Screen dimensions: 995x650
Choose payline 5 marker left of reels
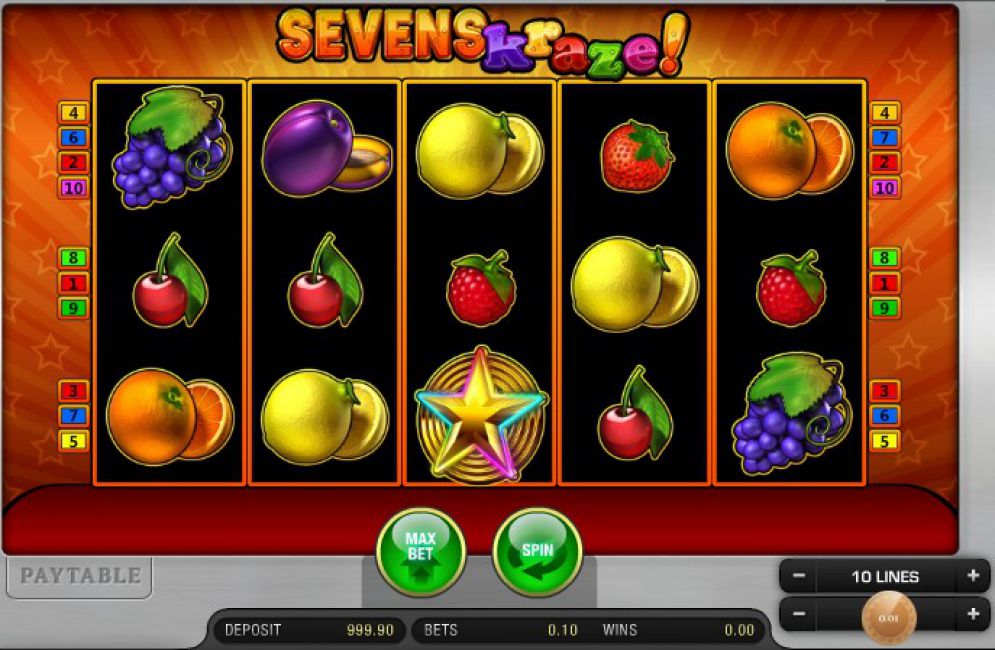point(73,441)
